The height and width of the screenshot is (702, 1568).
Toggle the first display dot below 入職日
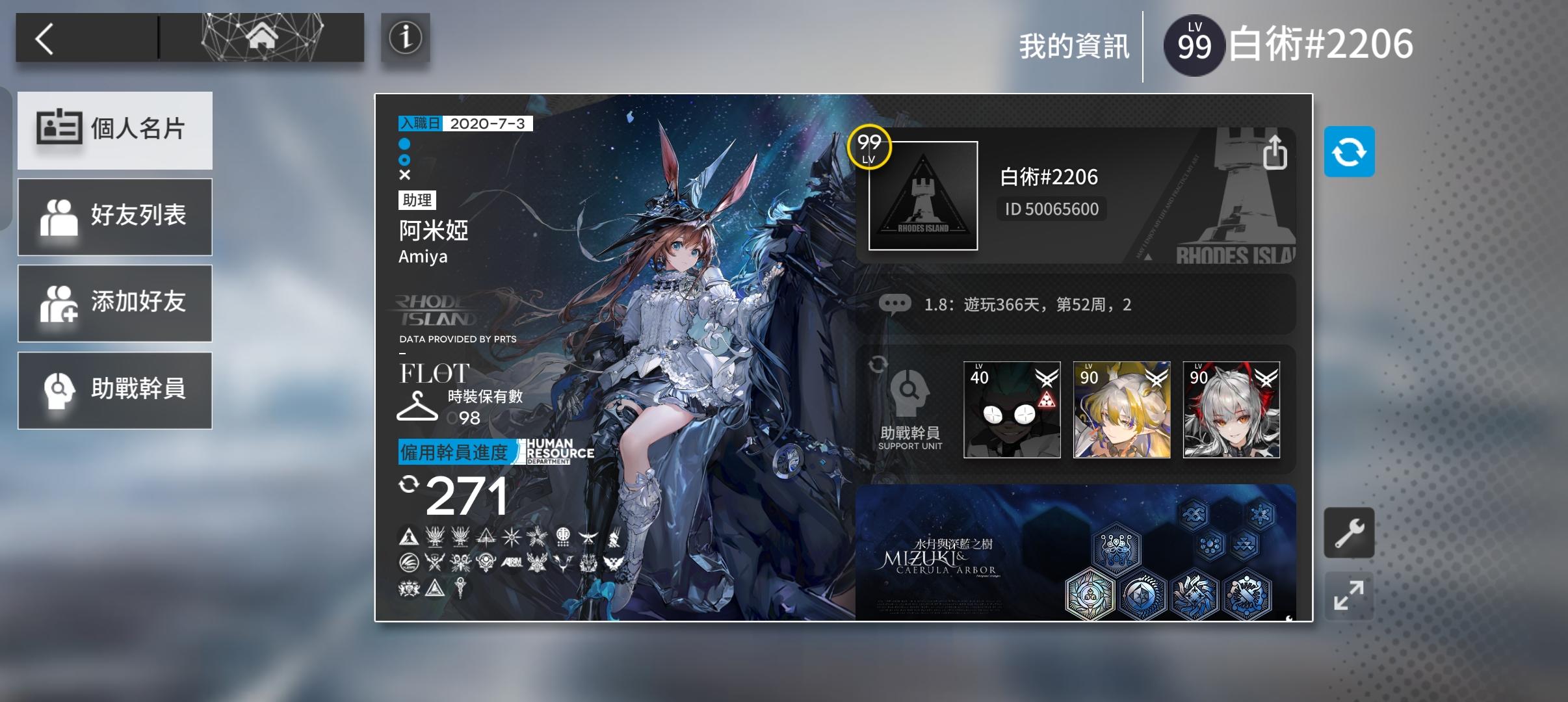click(x=406, y=142)
